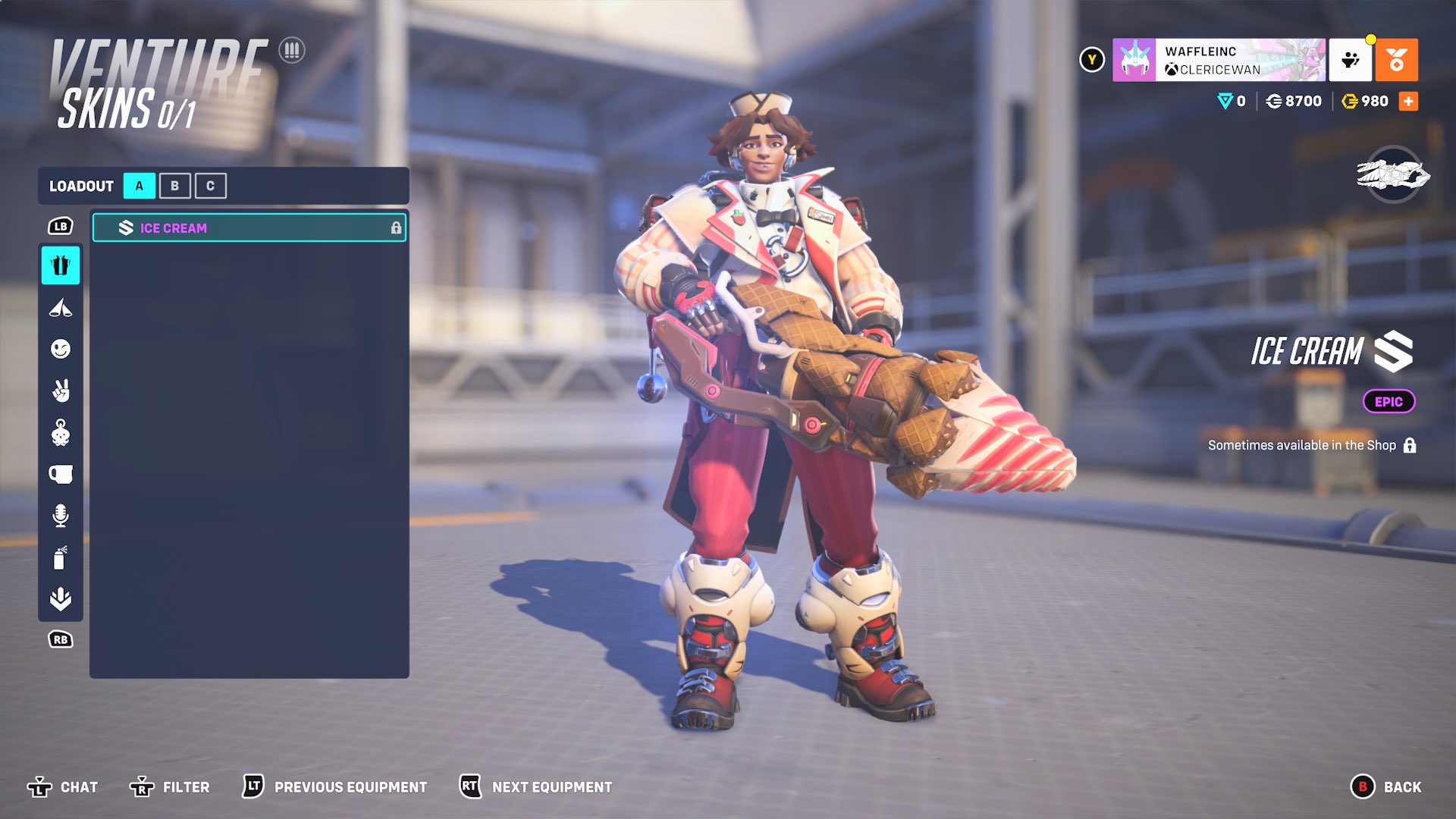Click the round emblem beside Venture's name
The width and height of the screenshot is (1456, 819).
coord(291,51)
